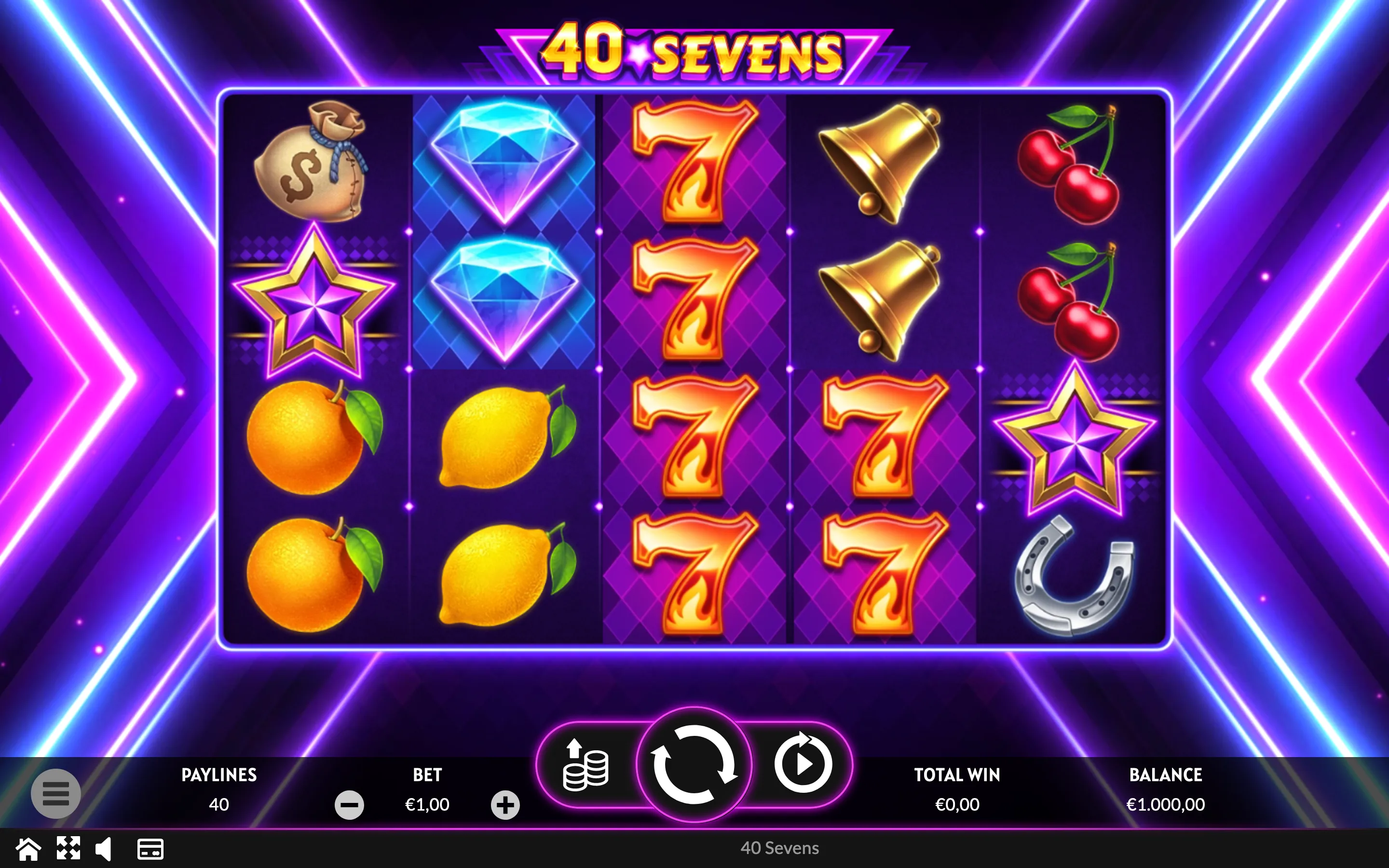Image resolution: width=1389 pixels, height=868 pixels.
Task: Set max bet with the coin stack button
Action: point(586,766)
